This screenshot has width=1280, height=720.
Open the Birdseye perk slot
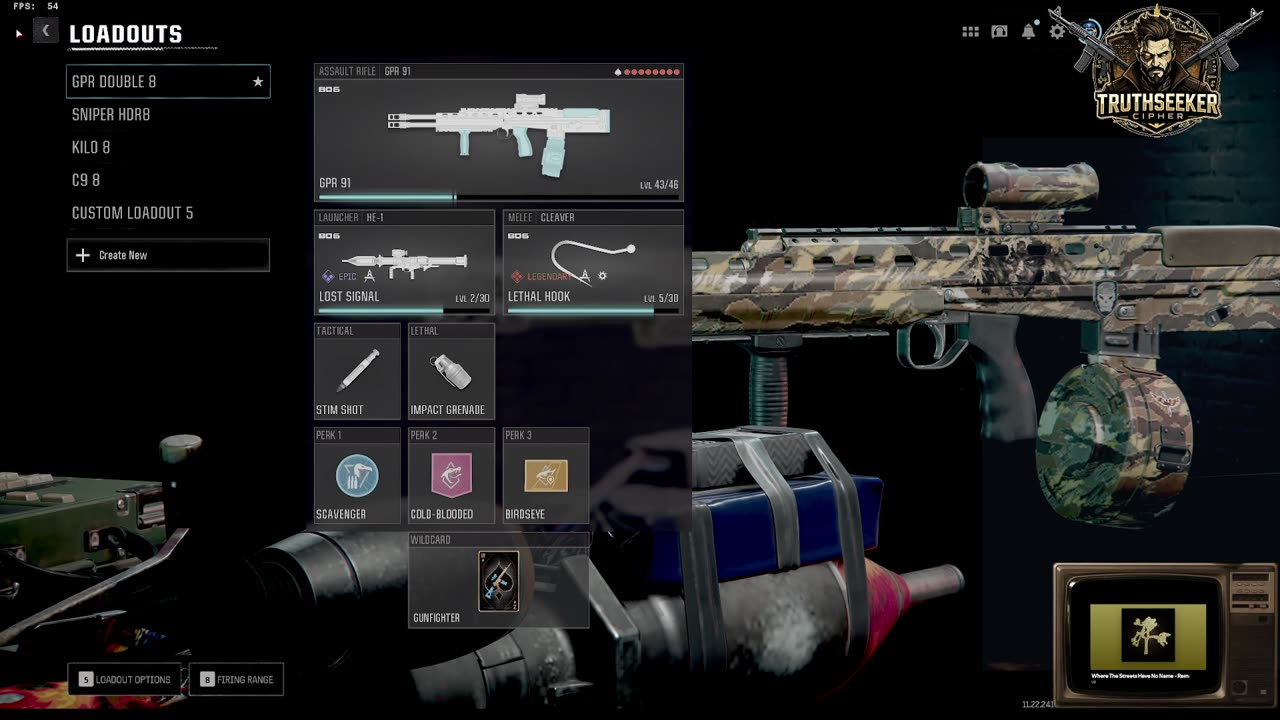(545, 476)
